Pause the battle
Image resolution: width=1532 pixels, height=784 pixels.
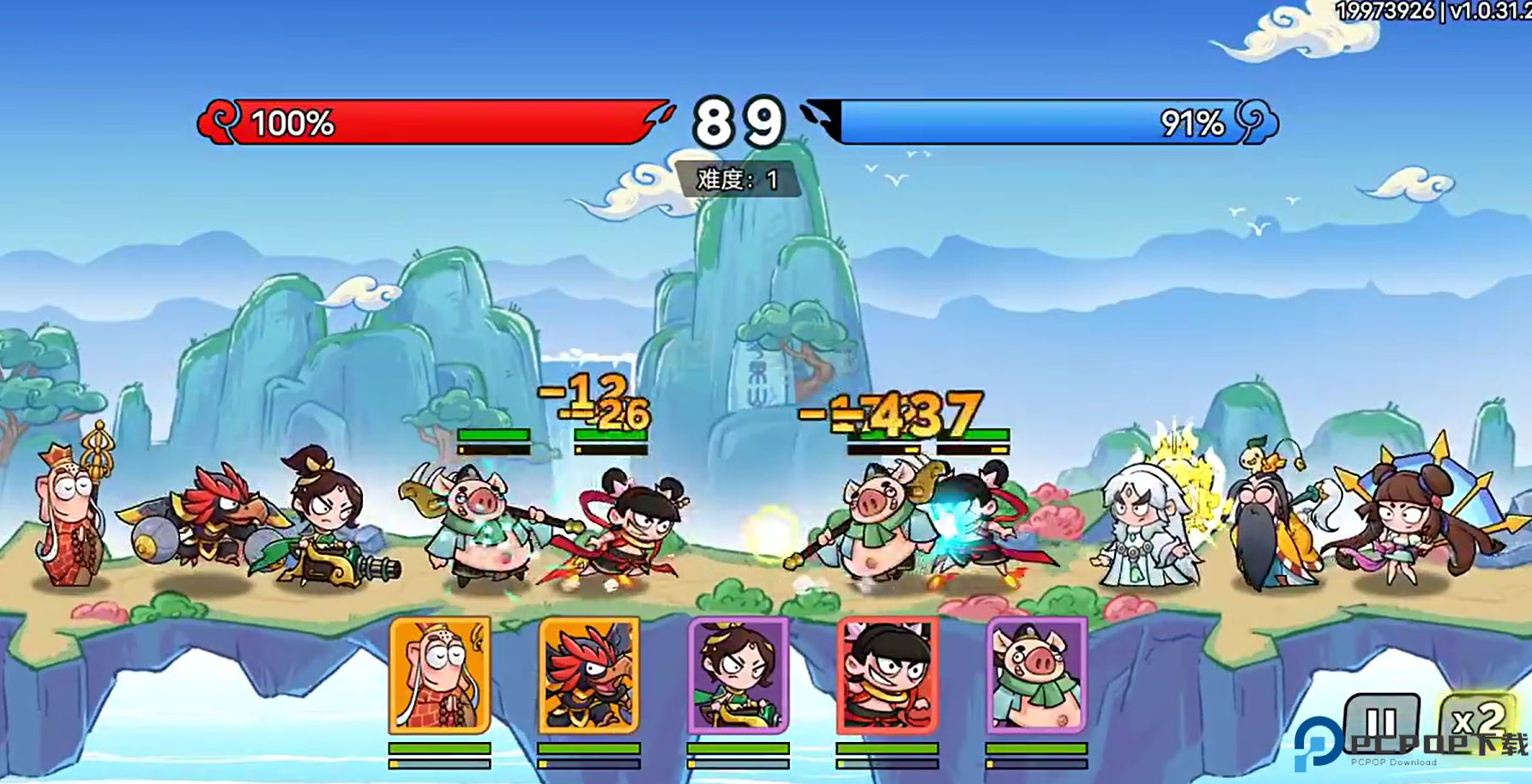(1381, 721)
